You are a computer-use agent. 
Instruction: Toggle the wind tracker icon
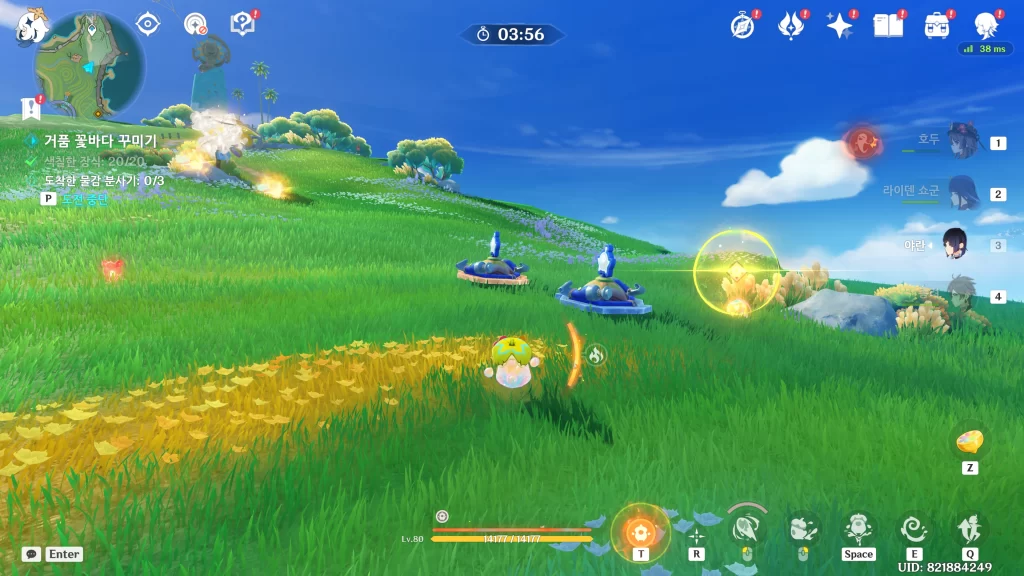pos(195,23)
